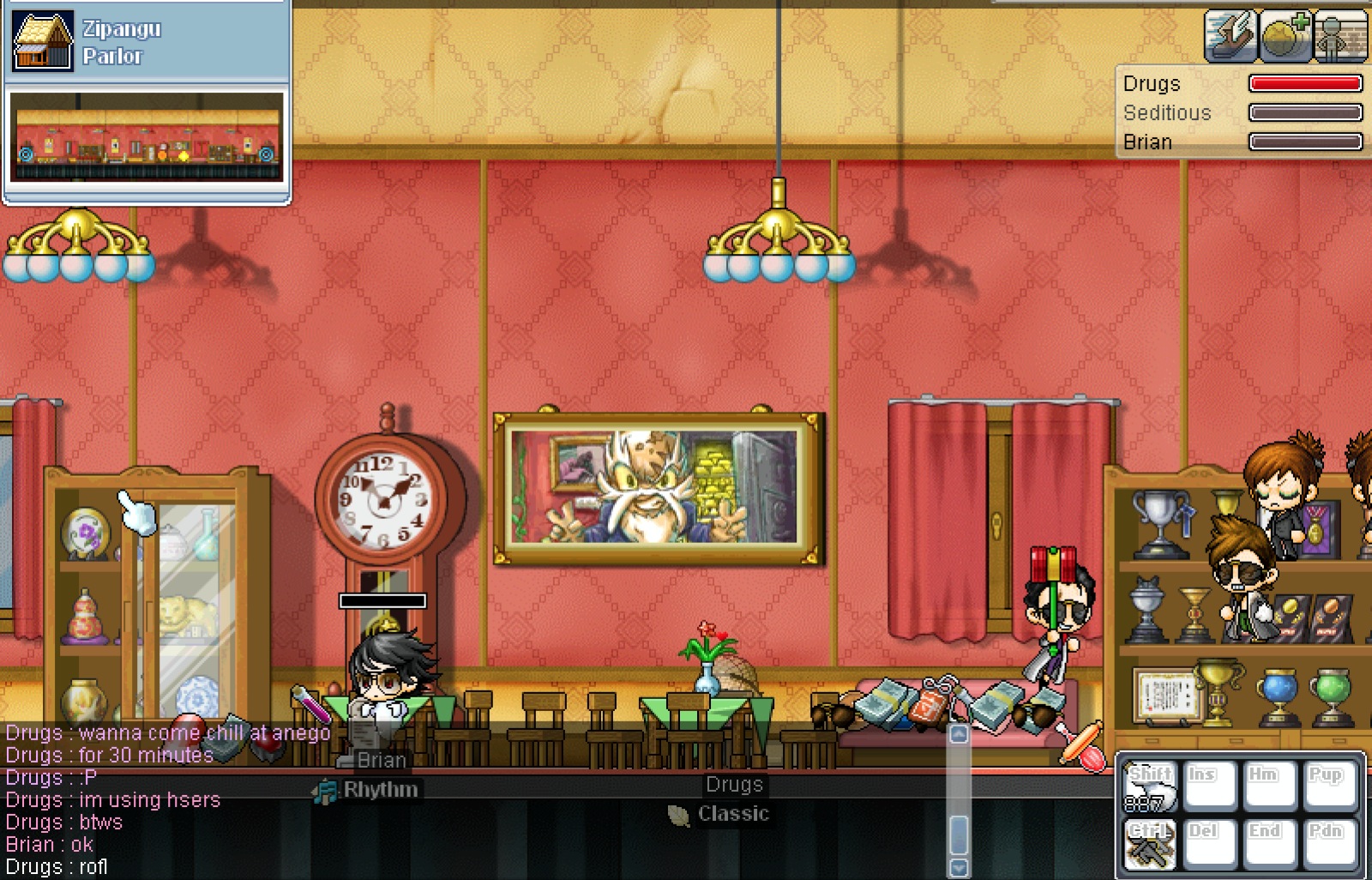The height and width of the screenshot is (880, 1372).
Task: Select party member Brian in the party list
Action: tap(1147, 142)
